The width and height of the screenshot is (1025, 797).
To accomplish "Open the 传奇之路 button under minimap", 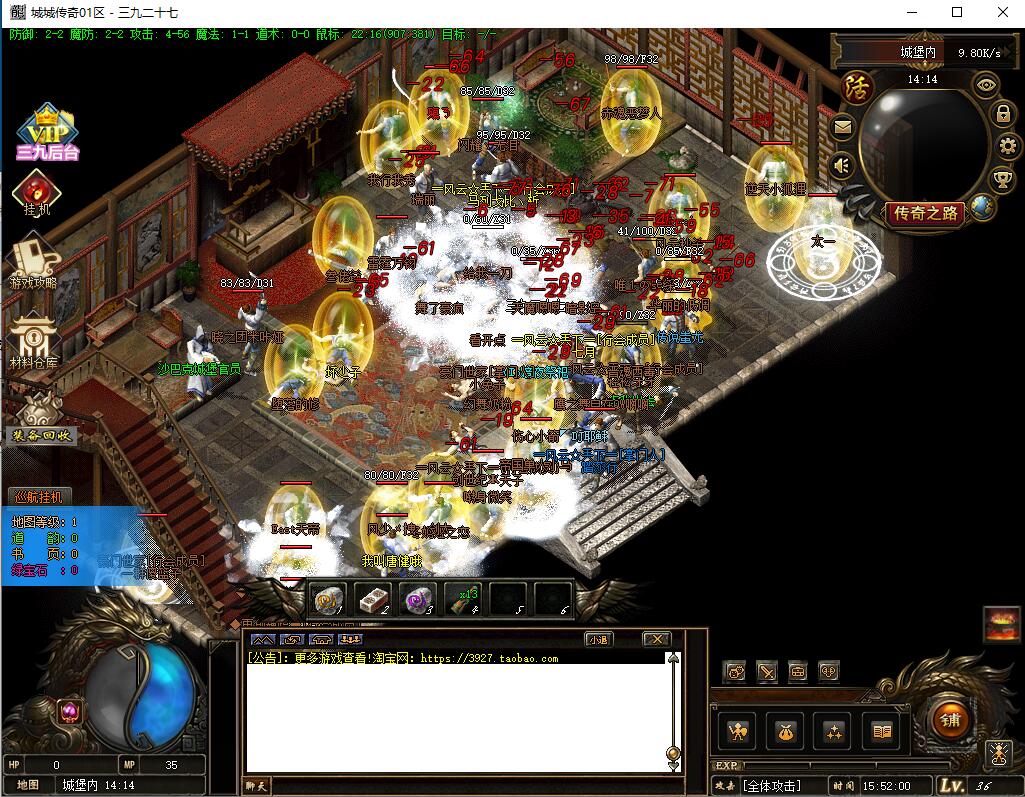I will tap(925, 212).
